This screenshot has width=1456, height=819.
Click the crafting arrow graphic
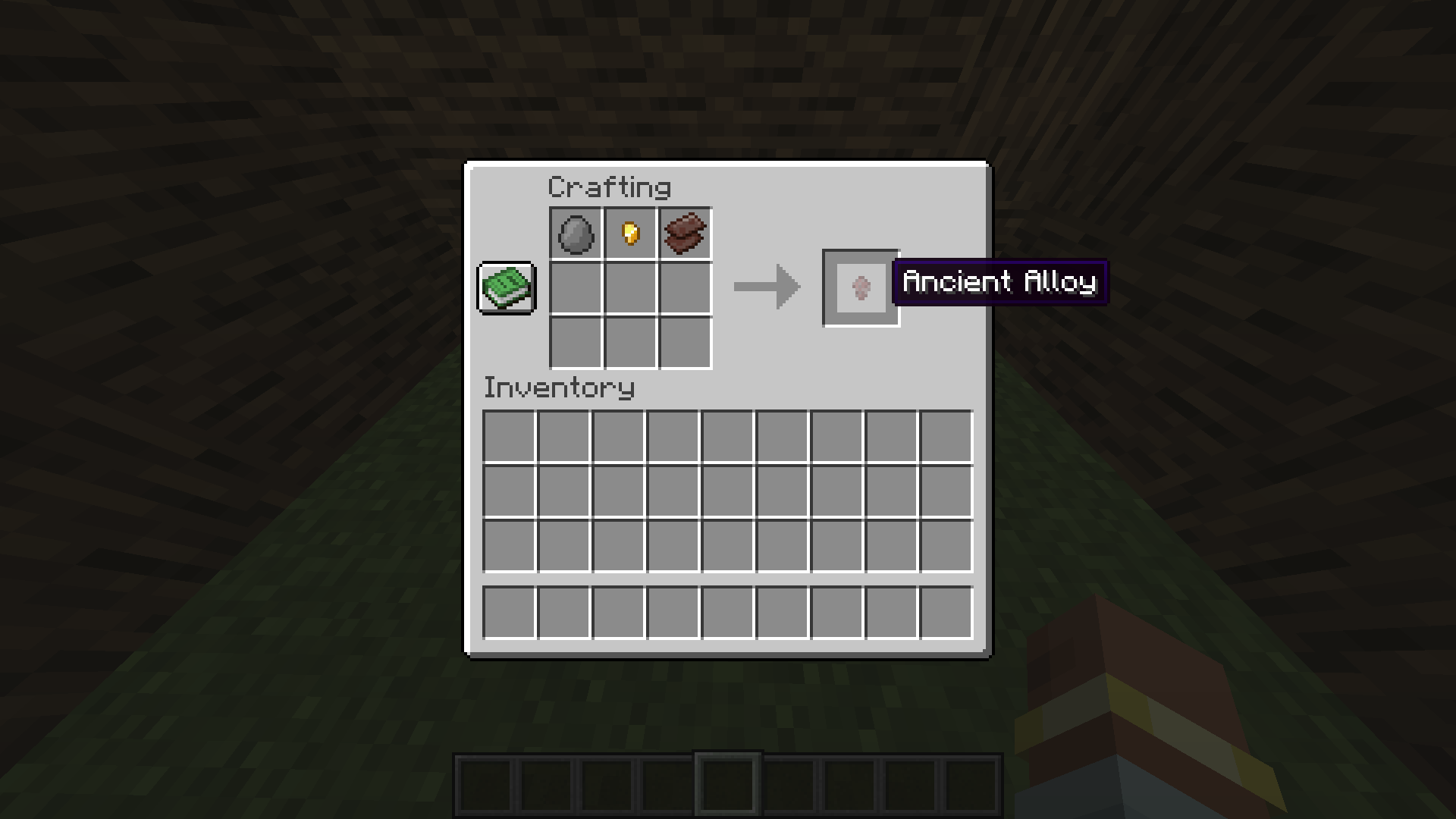pyautogui.click(x=766, y=288)
